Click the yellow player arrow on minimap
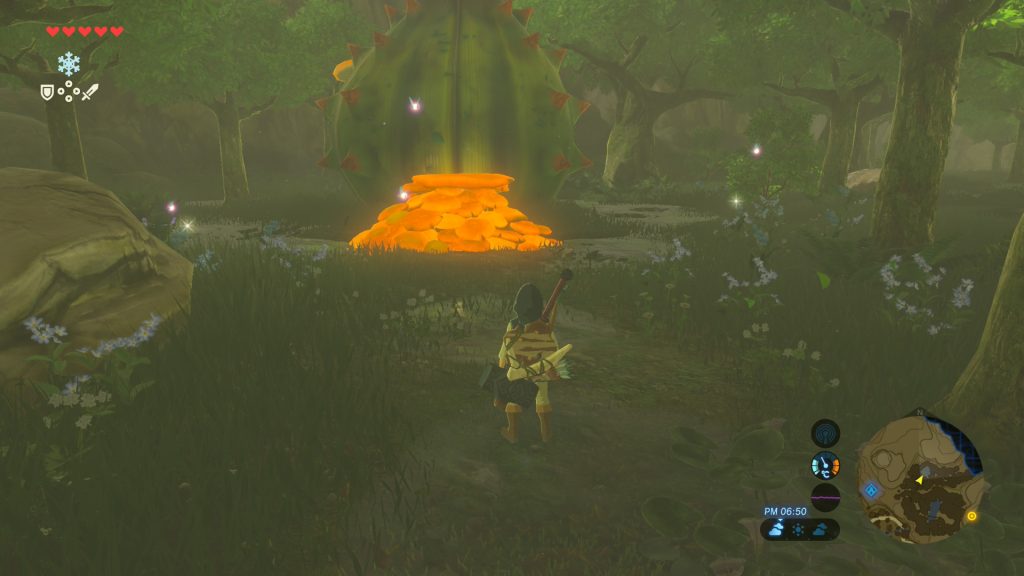1024x576 pixels. tap(919, 480)
